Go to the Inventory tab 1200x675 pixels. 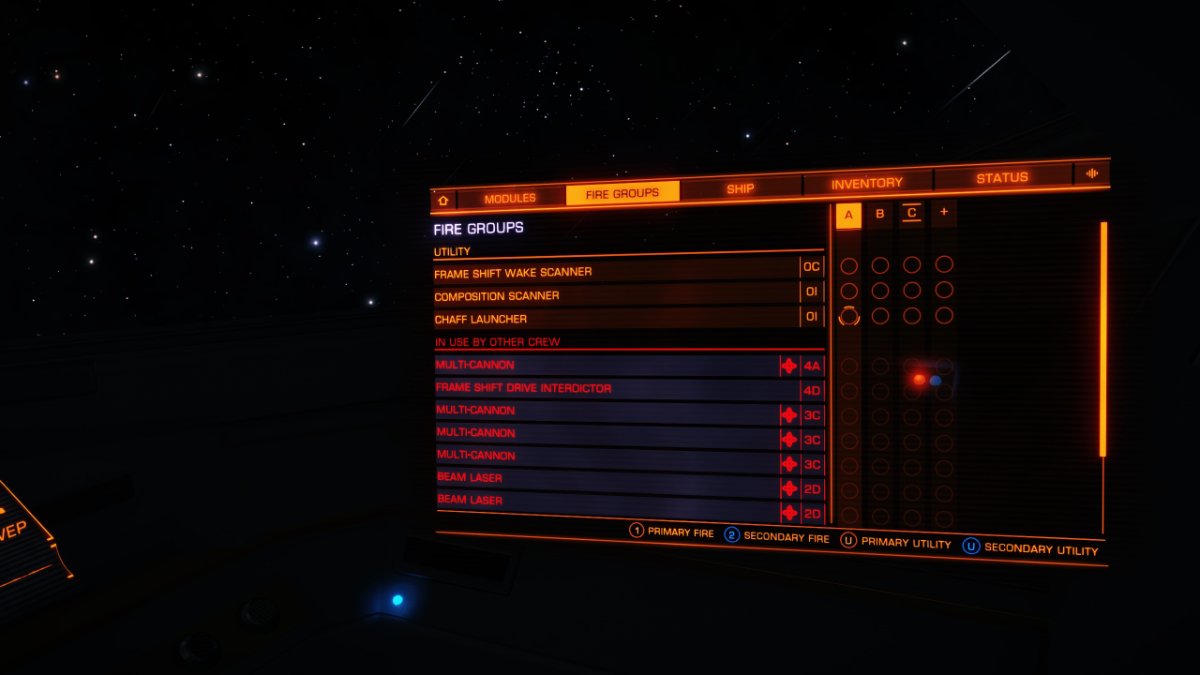tap(866, 183)
